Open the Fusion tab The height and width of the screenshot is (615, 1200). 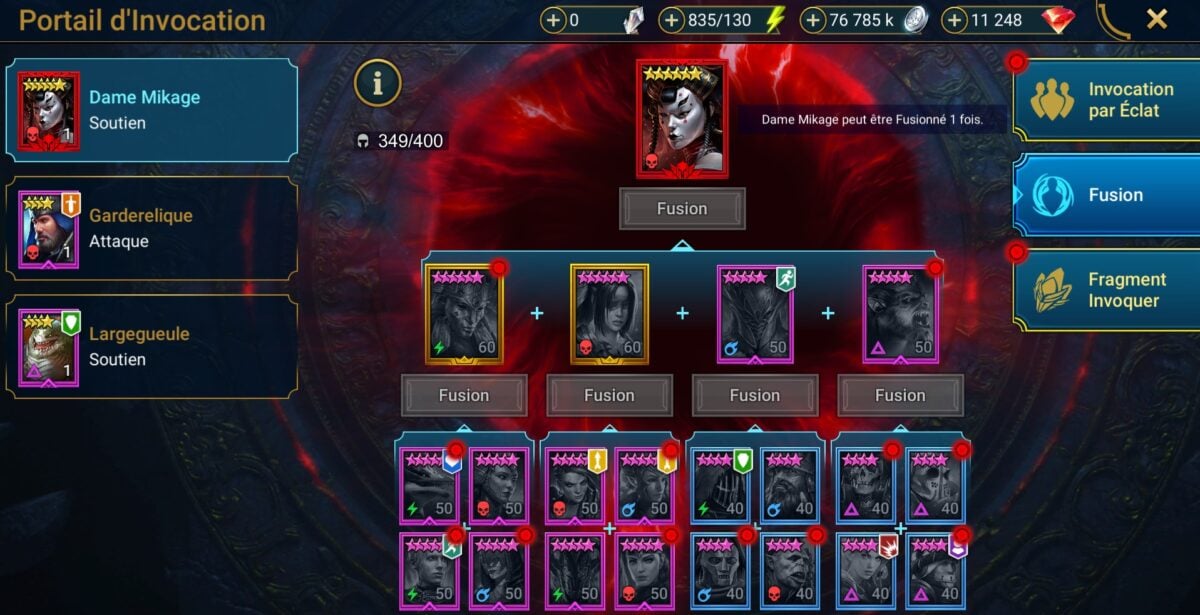click(1108, 195)
